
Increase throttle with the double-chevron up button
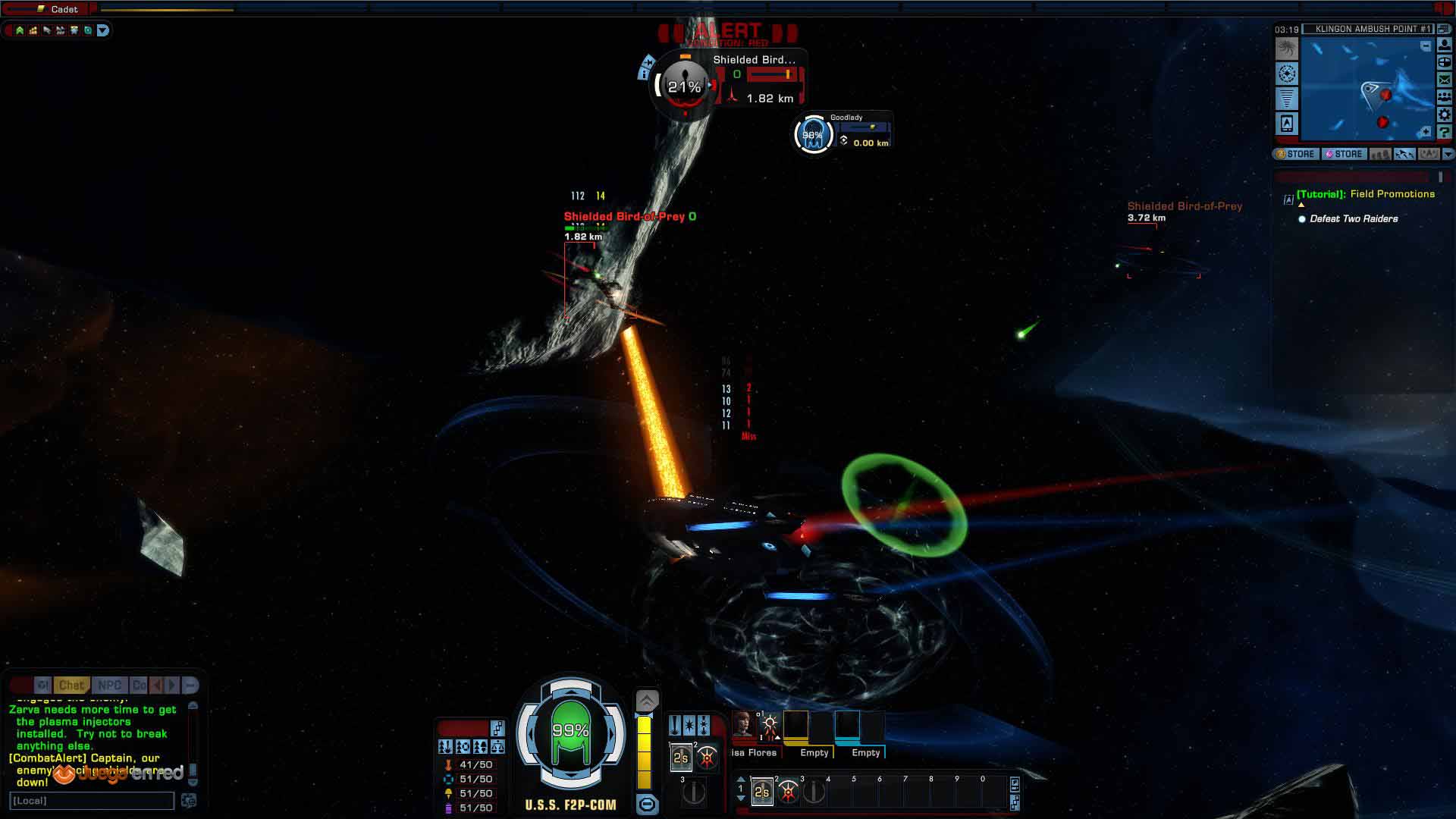click(647, 700)
